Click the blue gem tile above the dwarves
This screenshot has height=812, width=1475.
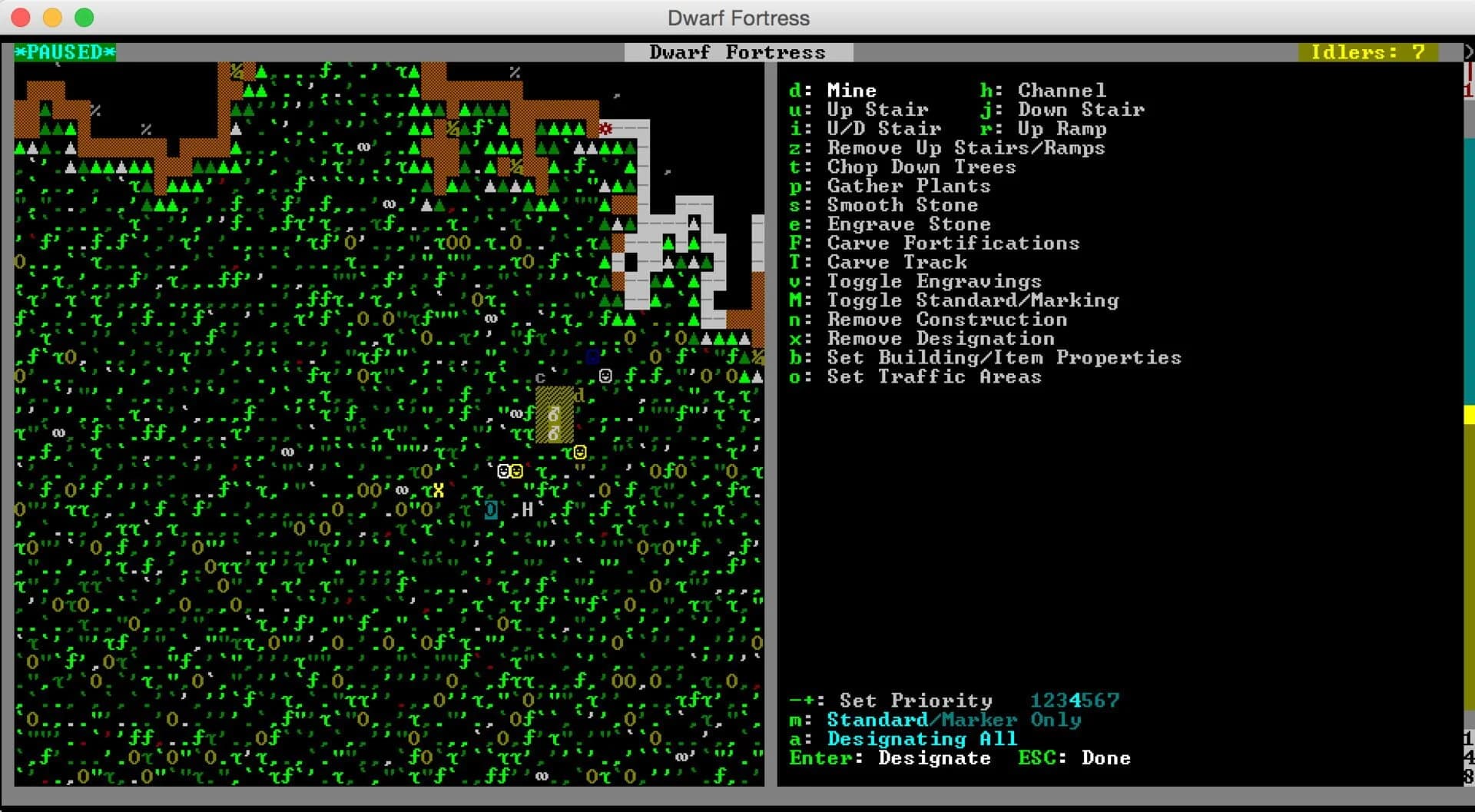click(592, 355)
